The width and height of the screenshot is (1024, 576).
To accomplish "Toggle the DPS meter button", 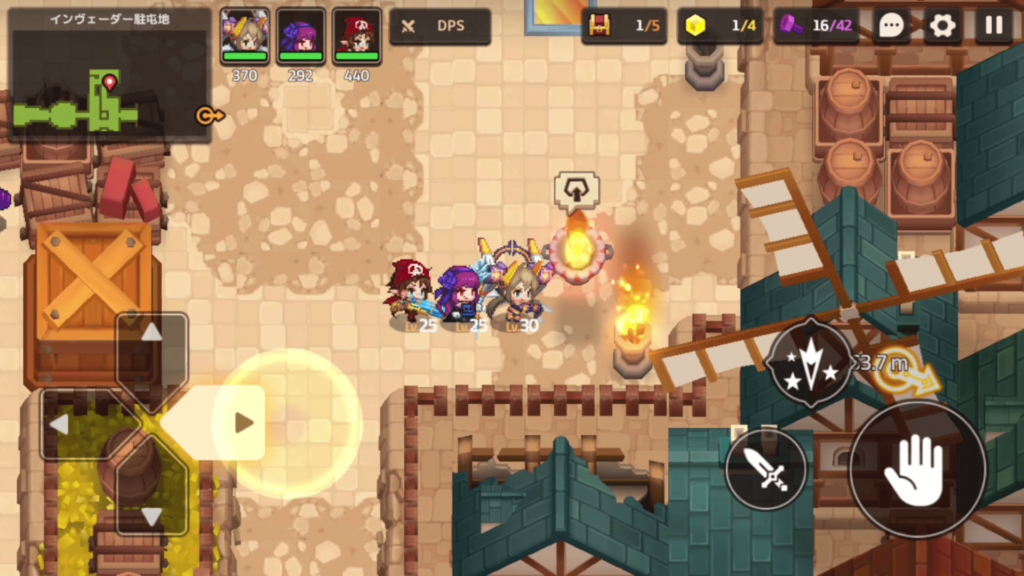I will click(x=439, y=26).
